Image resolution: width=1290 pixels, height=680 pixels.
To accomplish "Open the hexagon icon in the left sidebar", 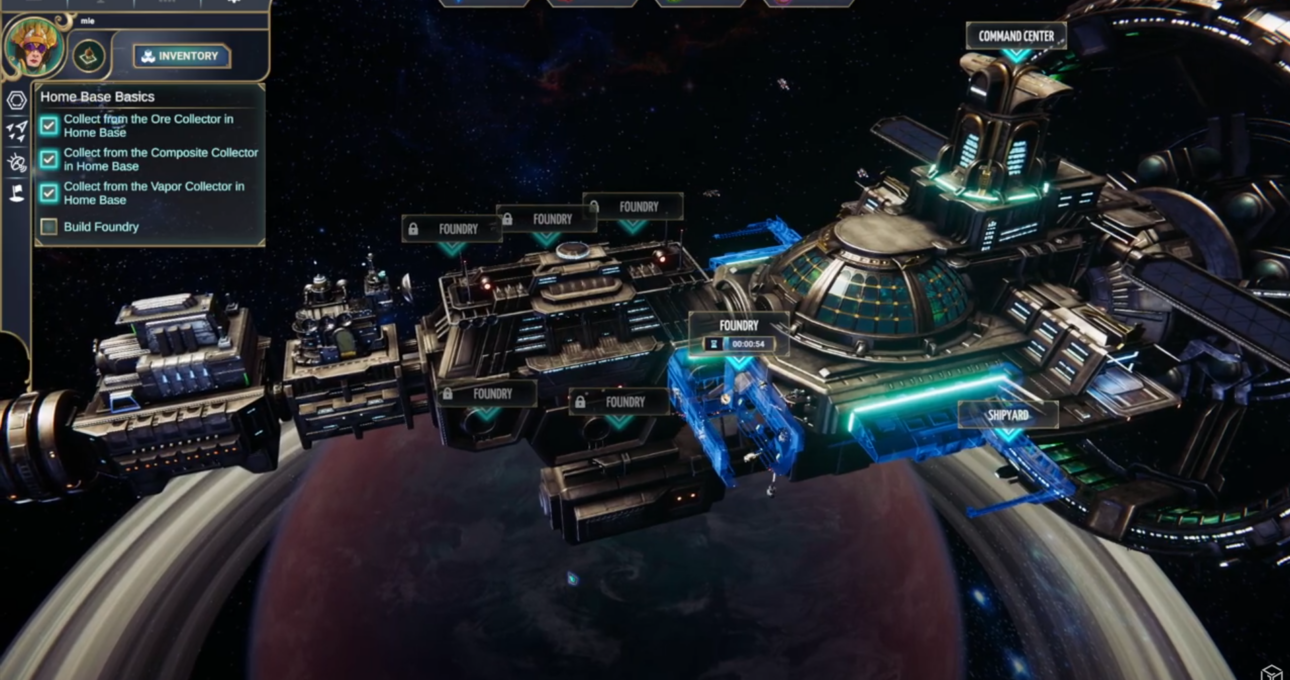I will (x=17, y=100).
